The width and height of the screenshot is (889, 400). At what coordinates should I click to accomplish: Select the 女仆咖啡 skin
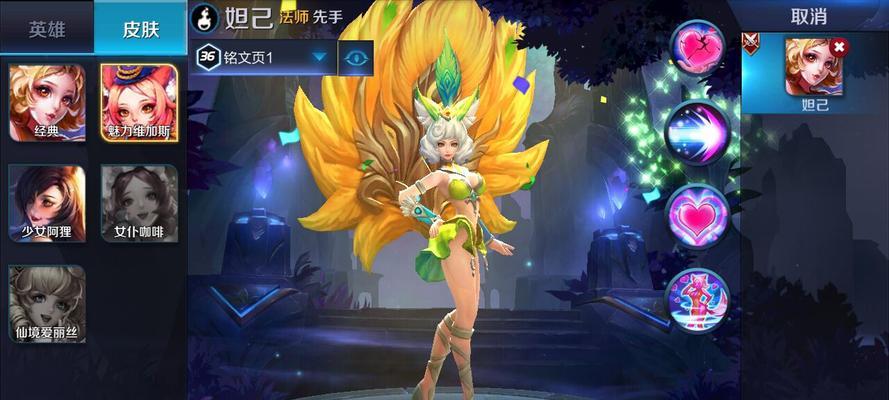tap(139, 202)
